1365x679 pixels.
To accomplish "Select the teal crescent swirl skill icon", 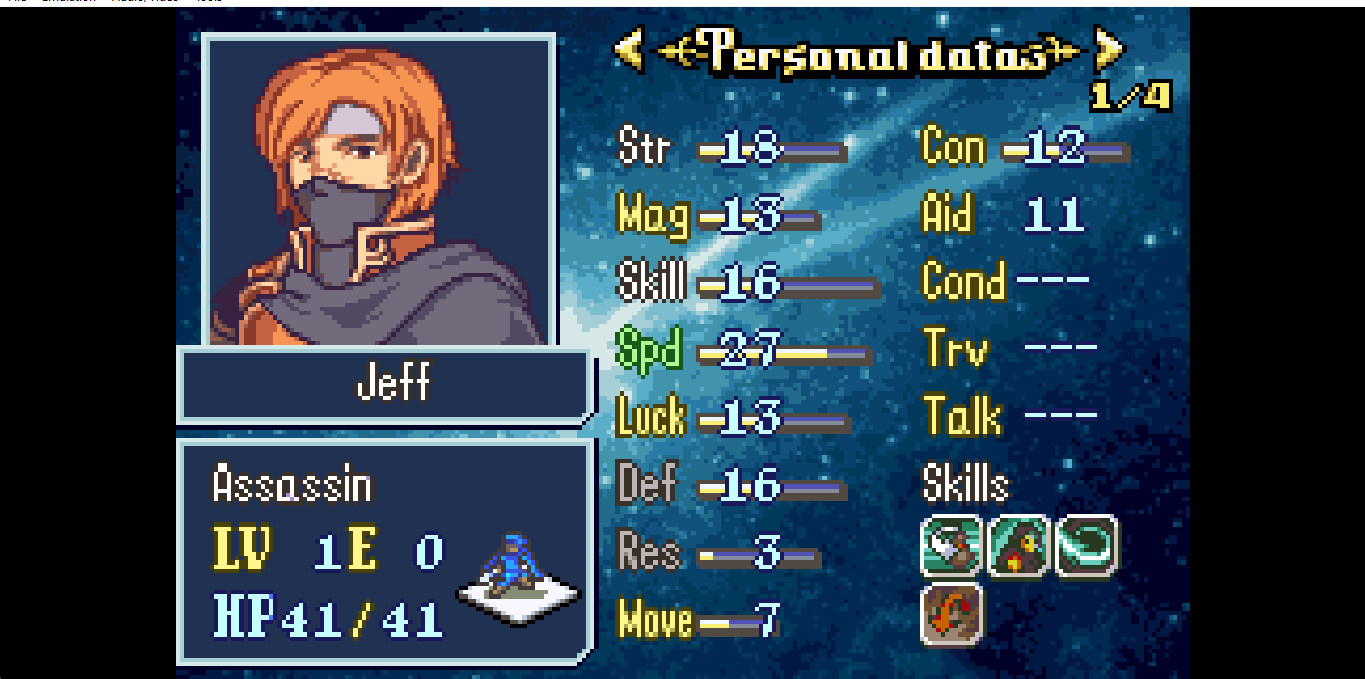I will click(1086, 546).
